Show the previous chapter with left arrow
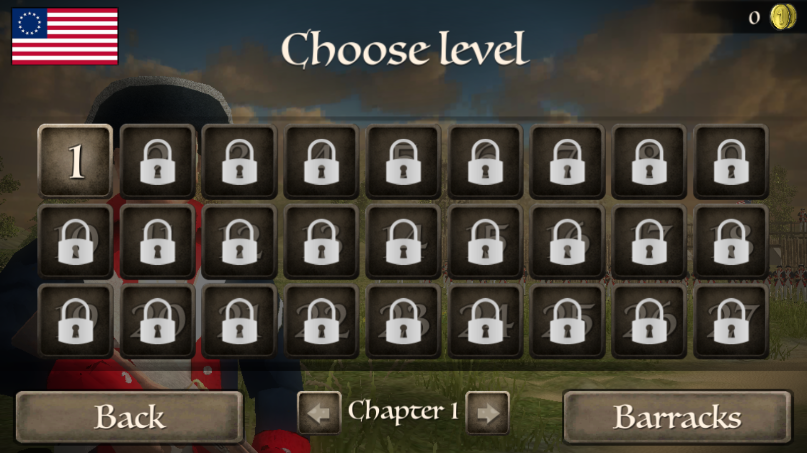 click(319, 413)
